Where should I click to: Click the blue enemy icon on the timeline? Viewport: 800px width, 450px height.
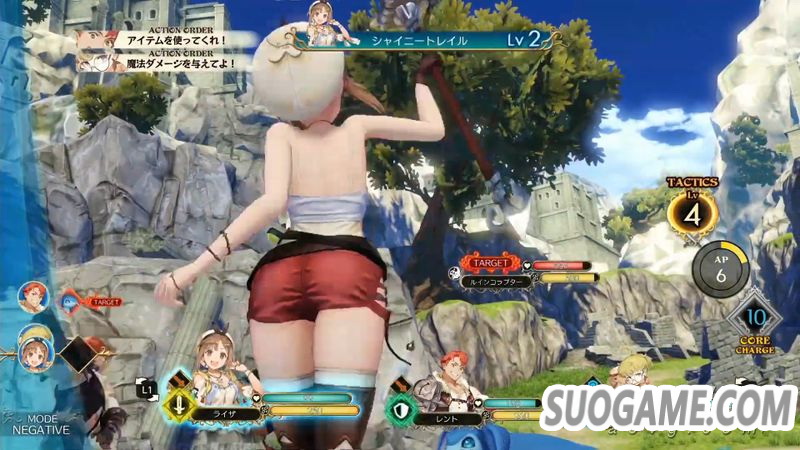point(71,298)
